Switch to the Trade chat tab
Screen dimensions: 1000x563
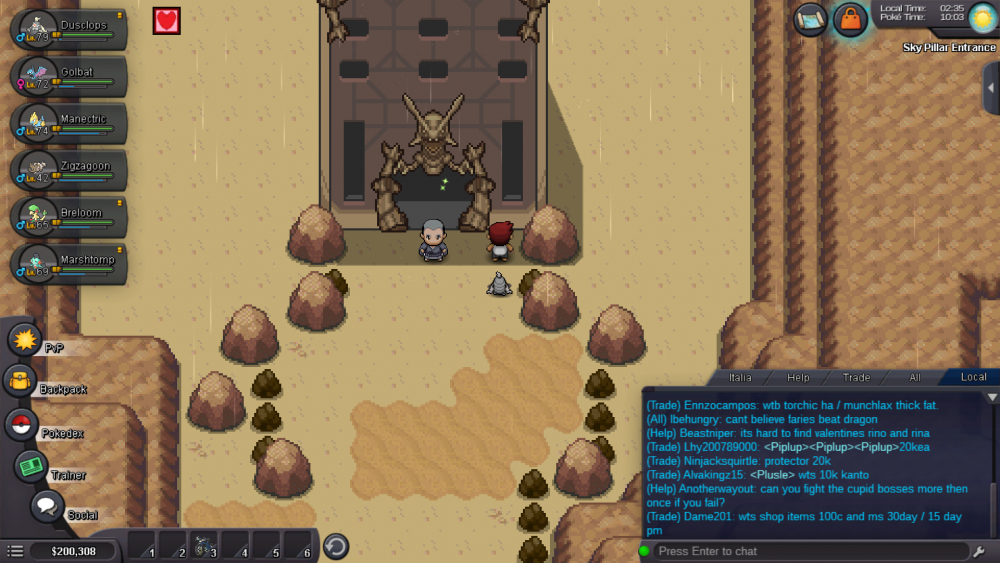[x=856, y=377]
